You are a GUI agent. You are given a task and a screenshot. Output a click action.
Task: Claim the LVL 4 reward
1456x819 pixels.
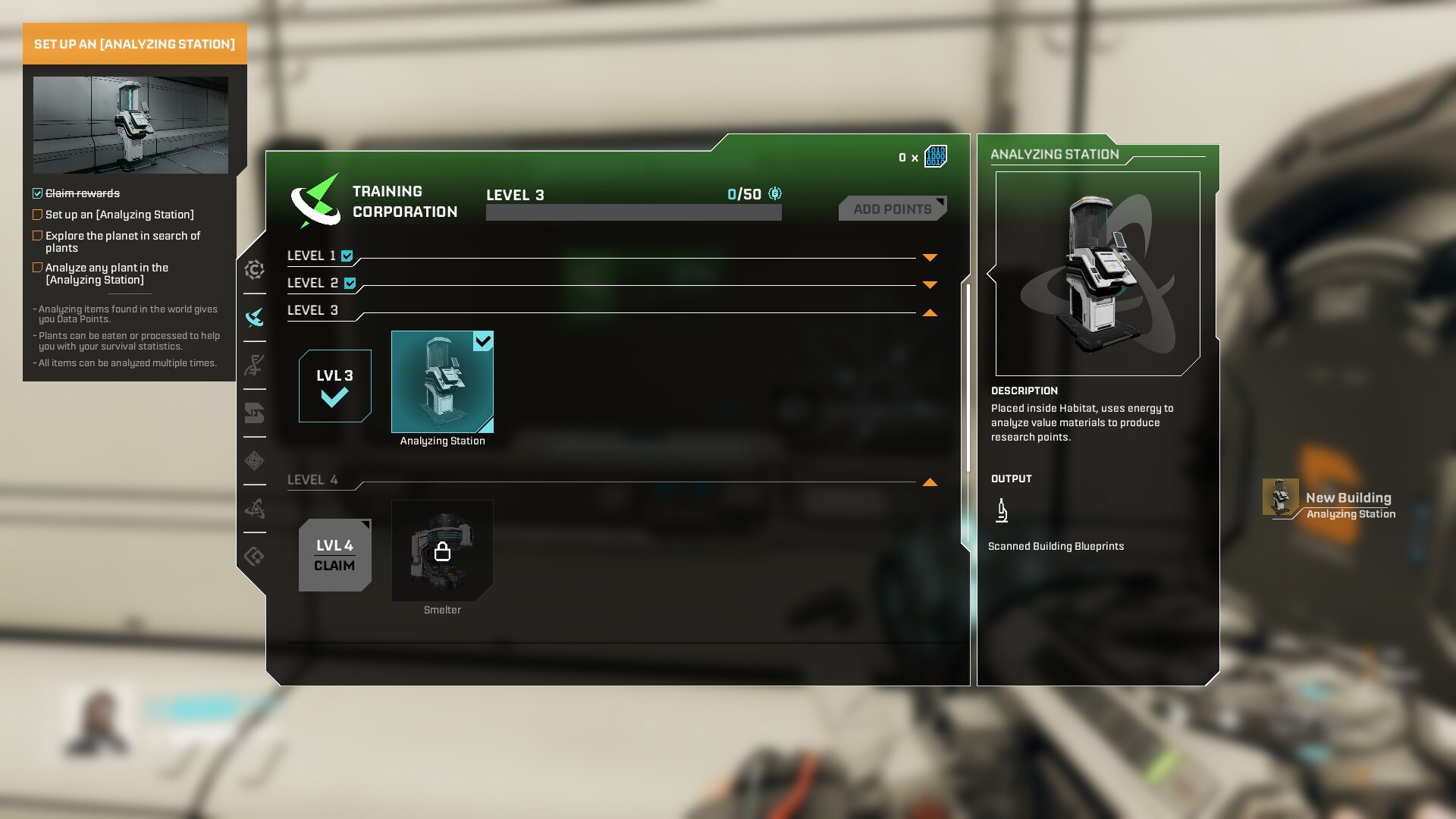334,555
